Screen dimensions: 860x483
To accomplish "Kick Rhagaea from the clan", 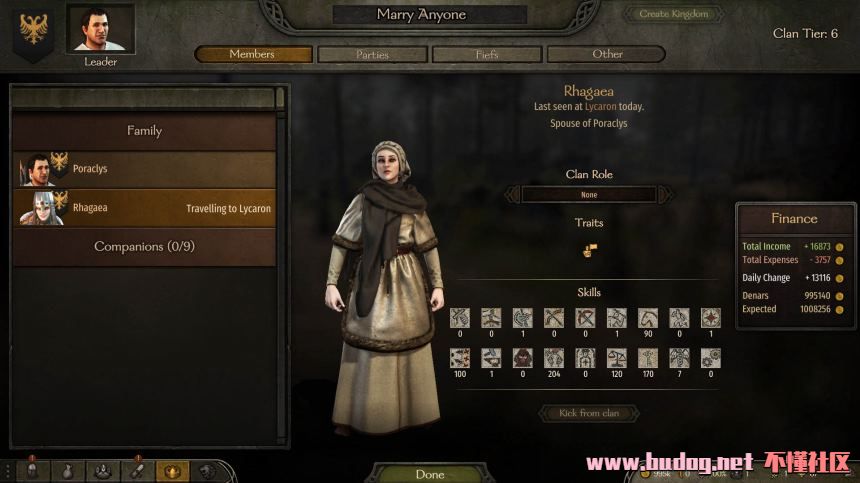I will 588,413.
